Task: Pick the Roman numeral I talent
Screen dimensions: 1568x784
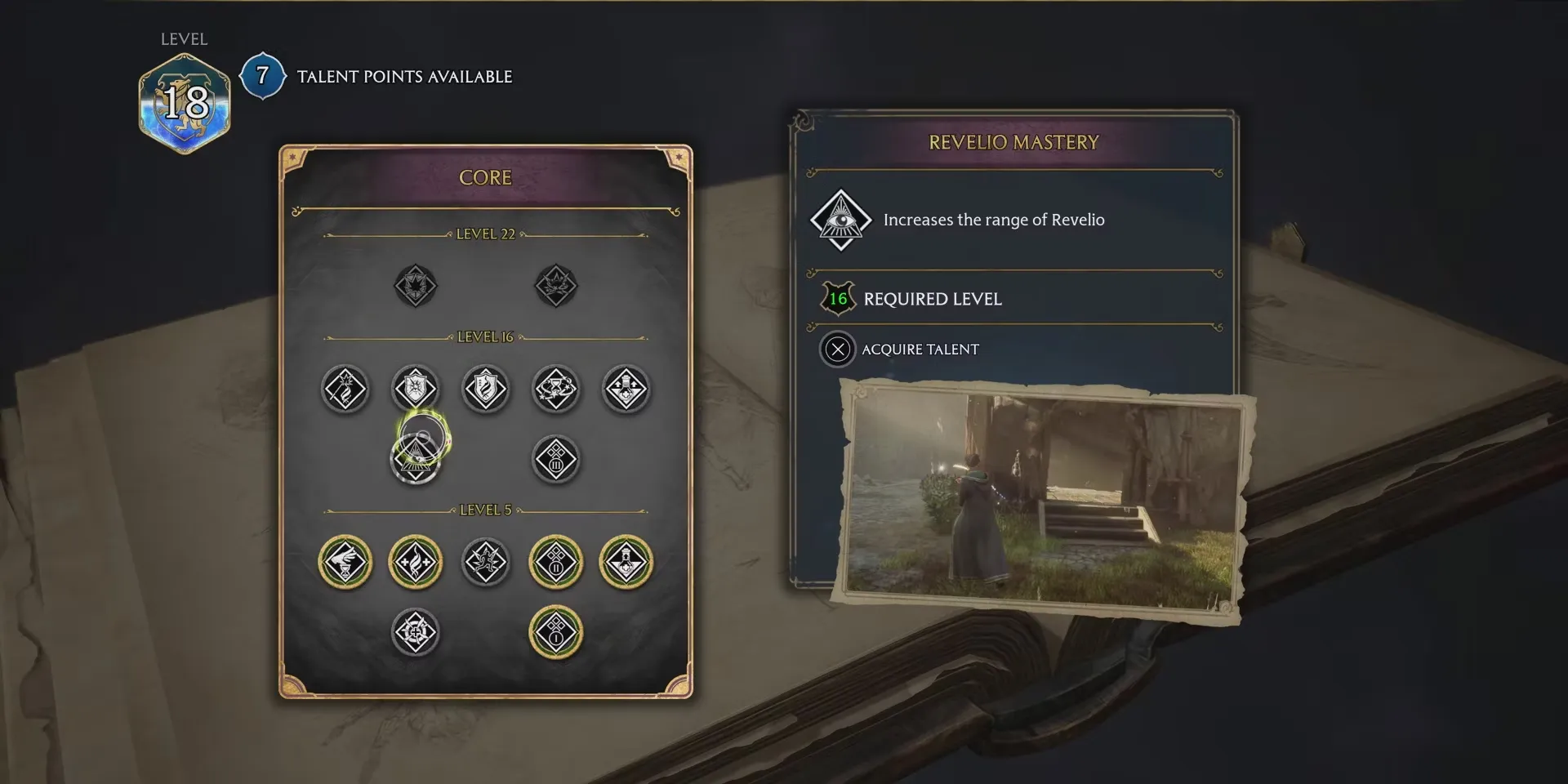Action: pos(556,633)
